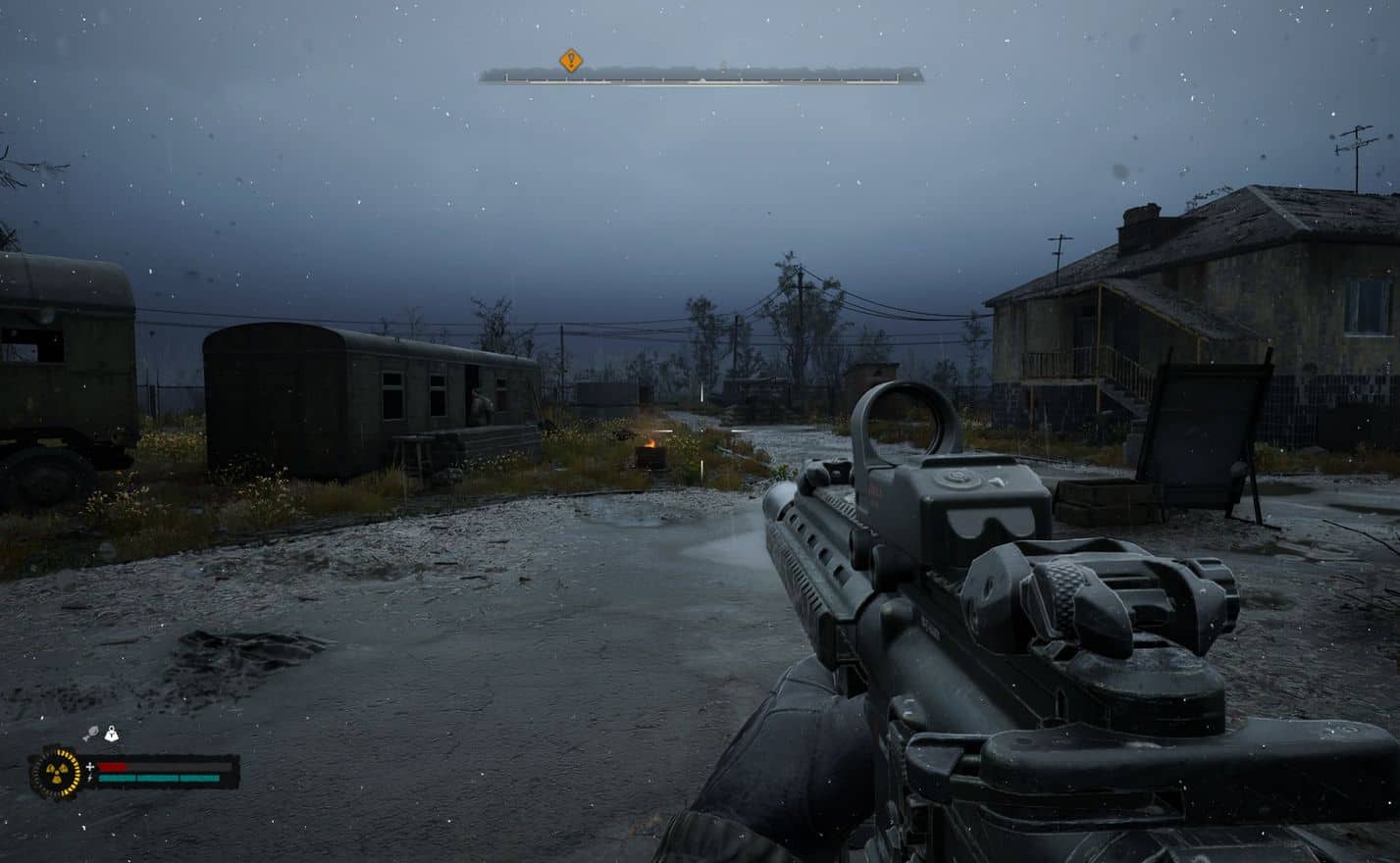
Task: Click the grayed hunger status icon
Action: point(92,732)
